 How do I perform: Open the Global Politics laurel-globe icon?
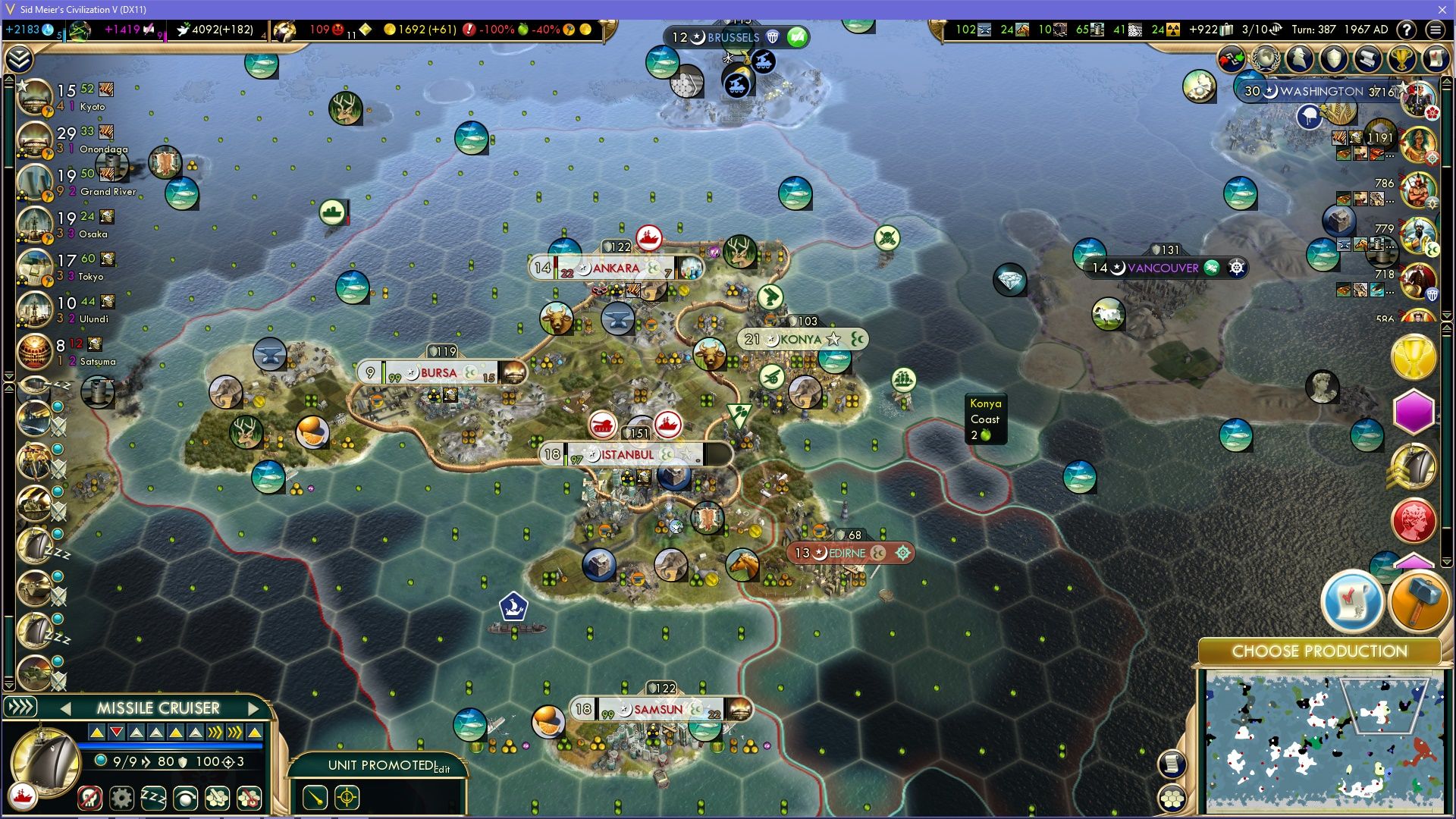coord(1264,58)
